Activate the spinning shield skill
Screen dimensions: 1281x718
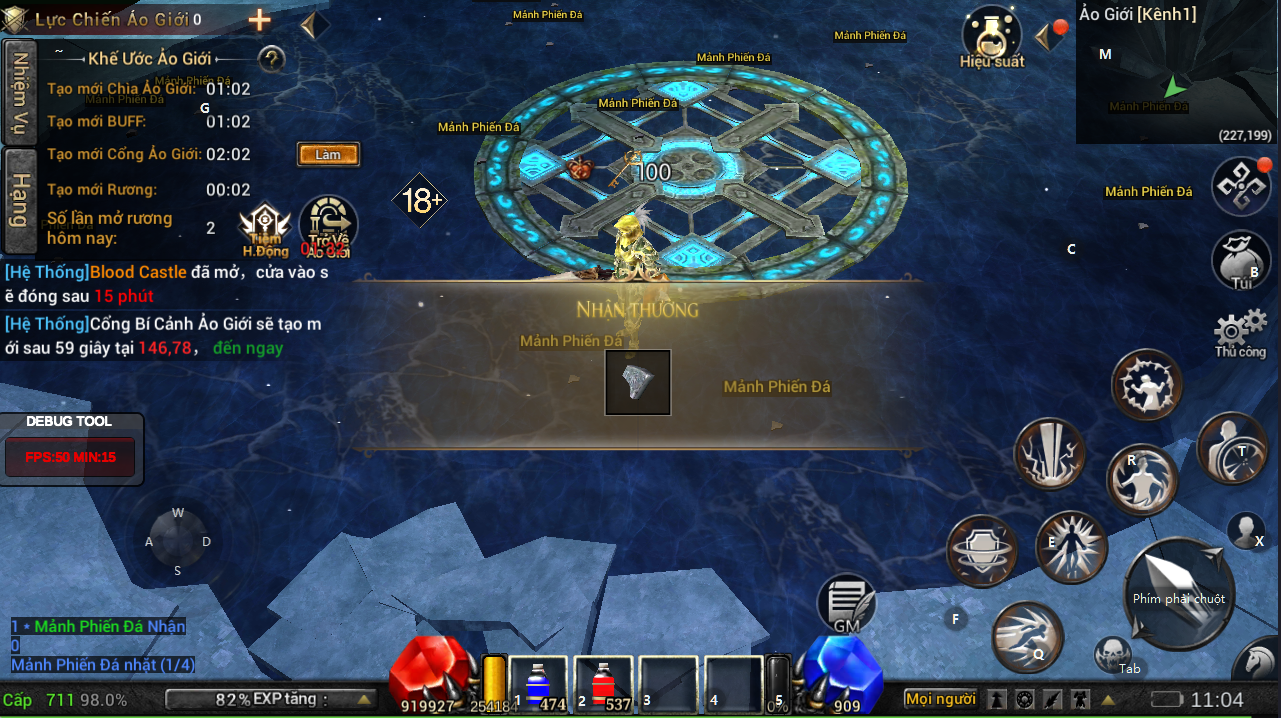[x=982, y=550]
